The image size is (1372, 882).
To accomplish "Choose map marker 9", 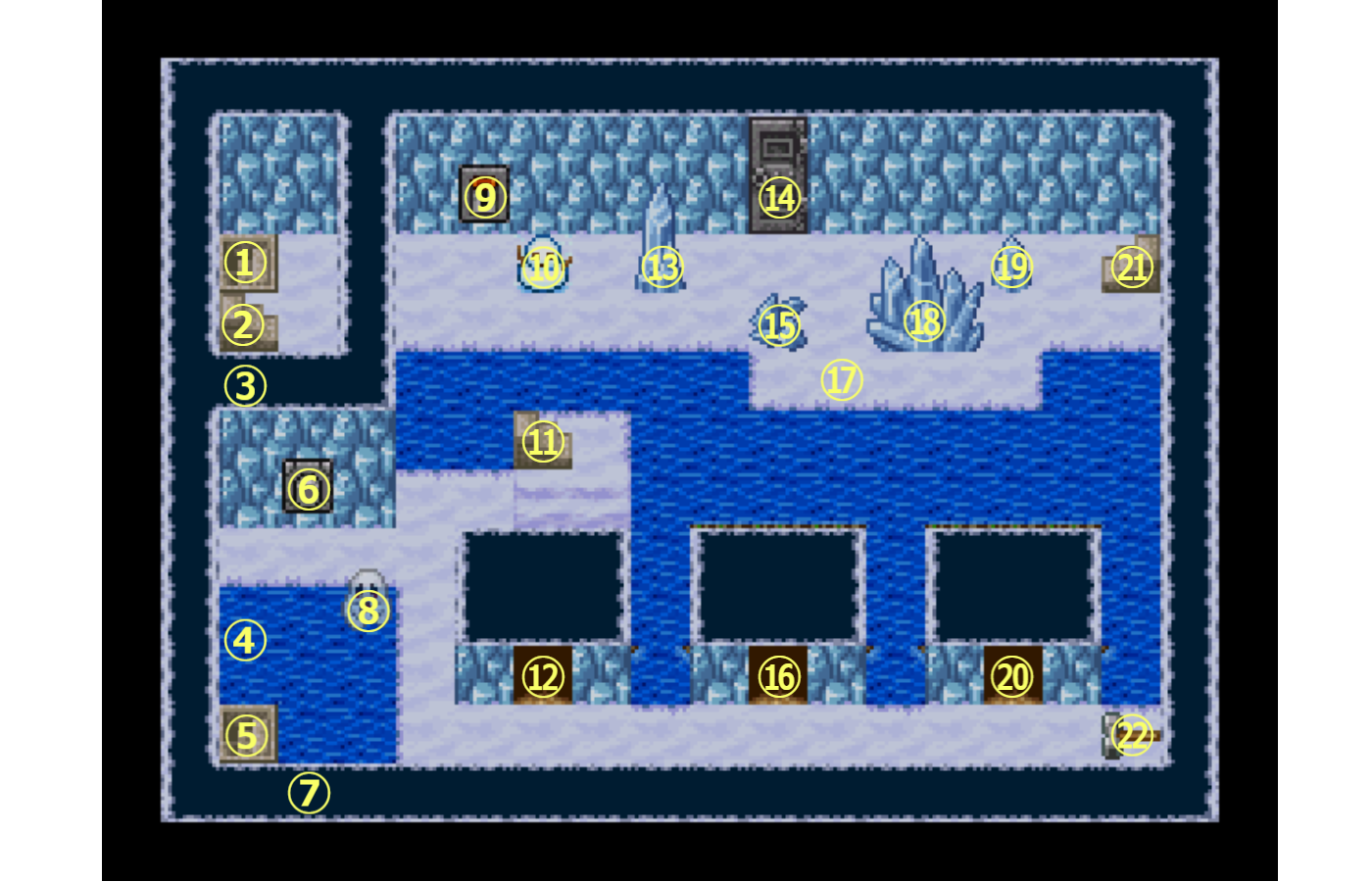I will (x=485, y=197).
